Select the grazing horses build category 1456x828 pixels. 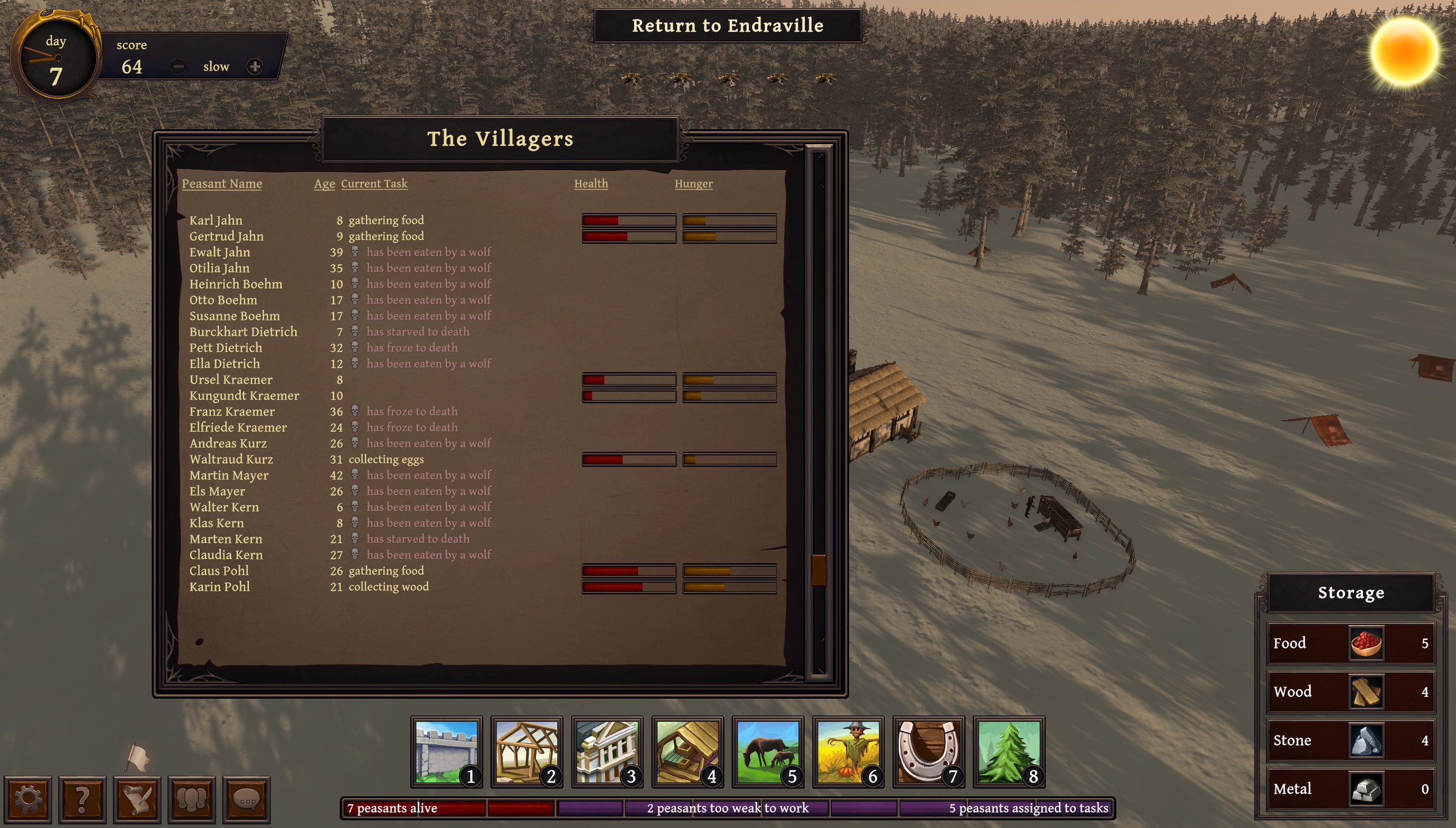point(768,751)
